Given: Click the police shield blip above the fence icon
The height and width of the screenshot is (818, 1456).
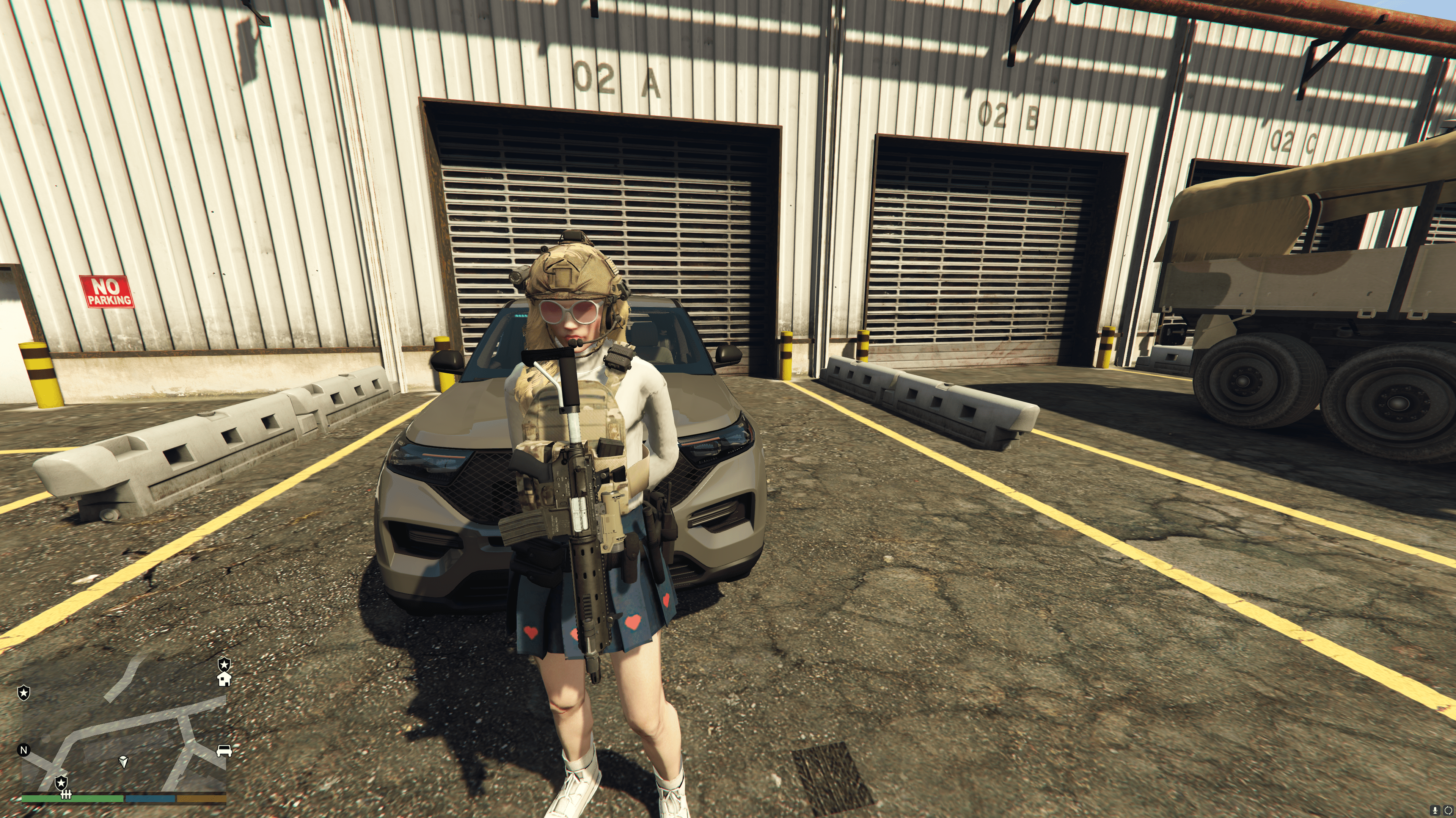Looking at the screenshot, I should click(x=61, y=782).
